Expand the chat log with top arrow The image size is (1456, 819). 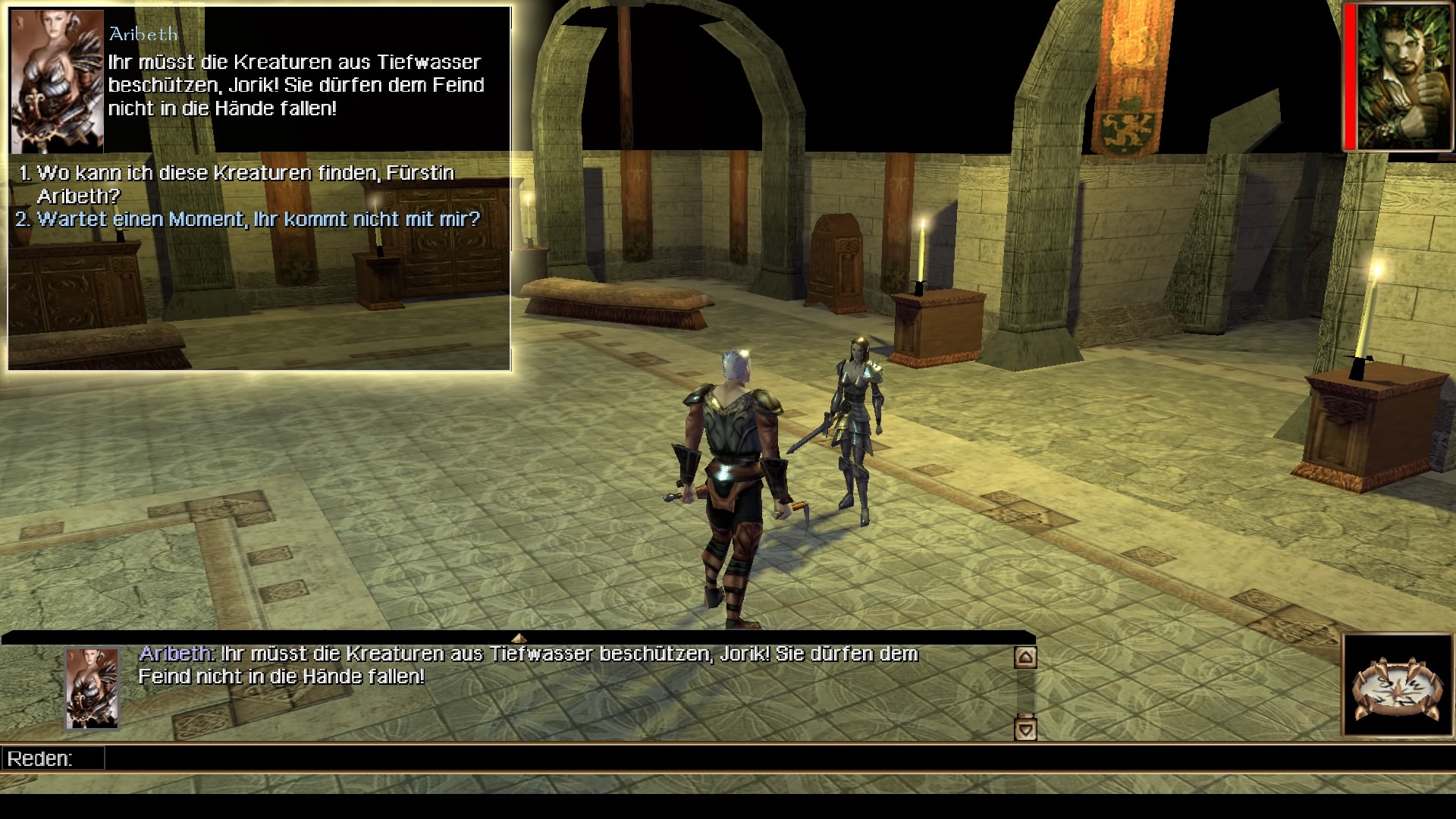pyautogui.click(x=519, y=638)
